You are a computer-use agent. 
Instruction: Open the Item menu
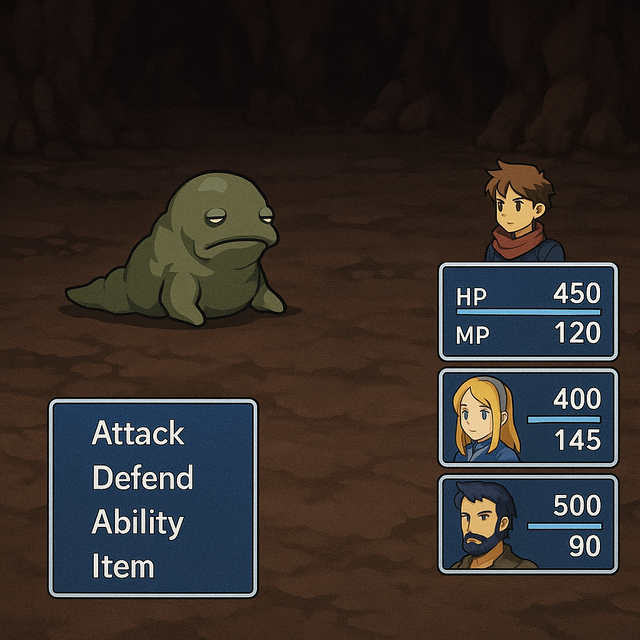click(x=123, y=567)
